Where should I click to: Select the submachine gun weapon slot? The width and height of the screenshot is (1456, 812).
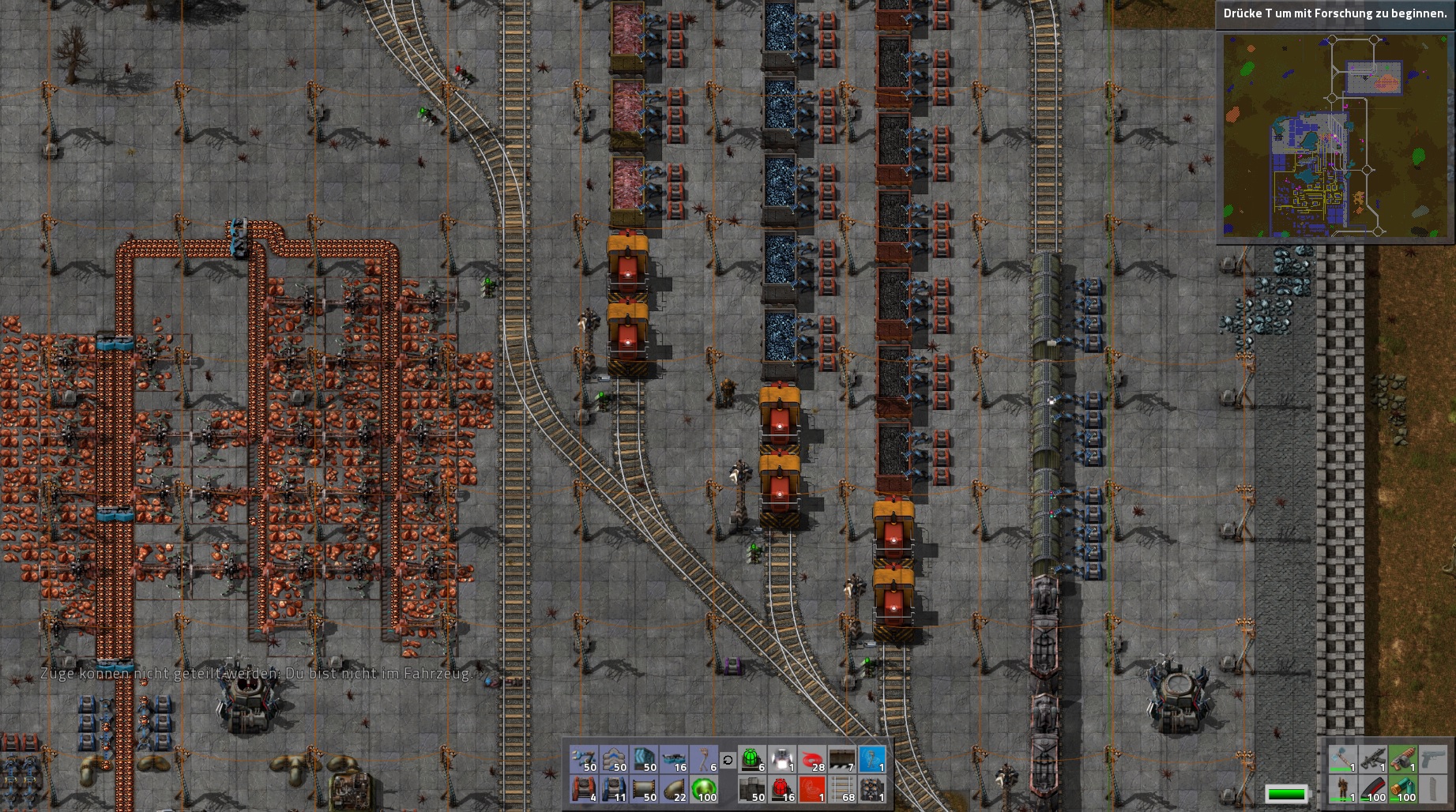click(1372, 759)
